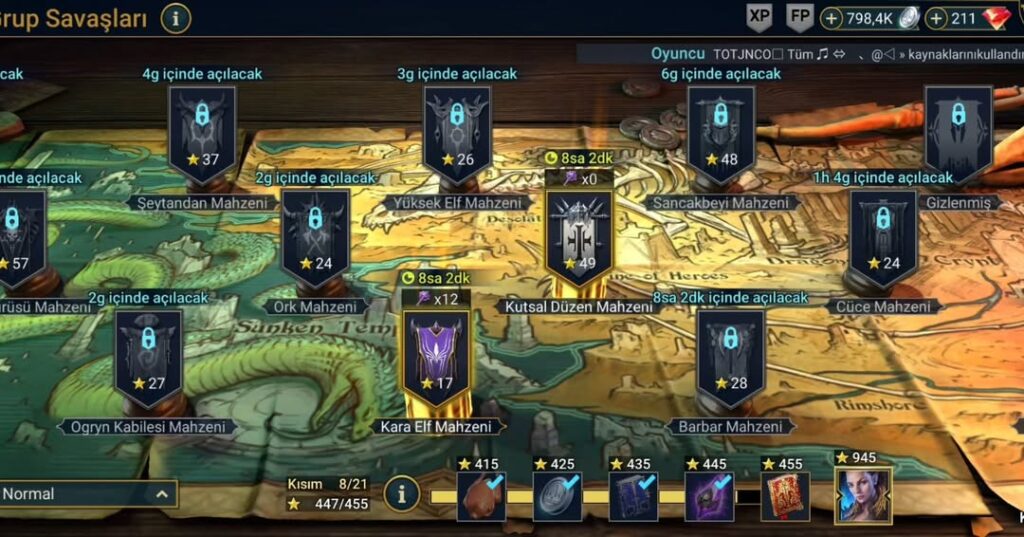The image size is (1024, 537).
Task: Select the locked Cüce Mahzeni banner
Action: click(883, 238)
